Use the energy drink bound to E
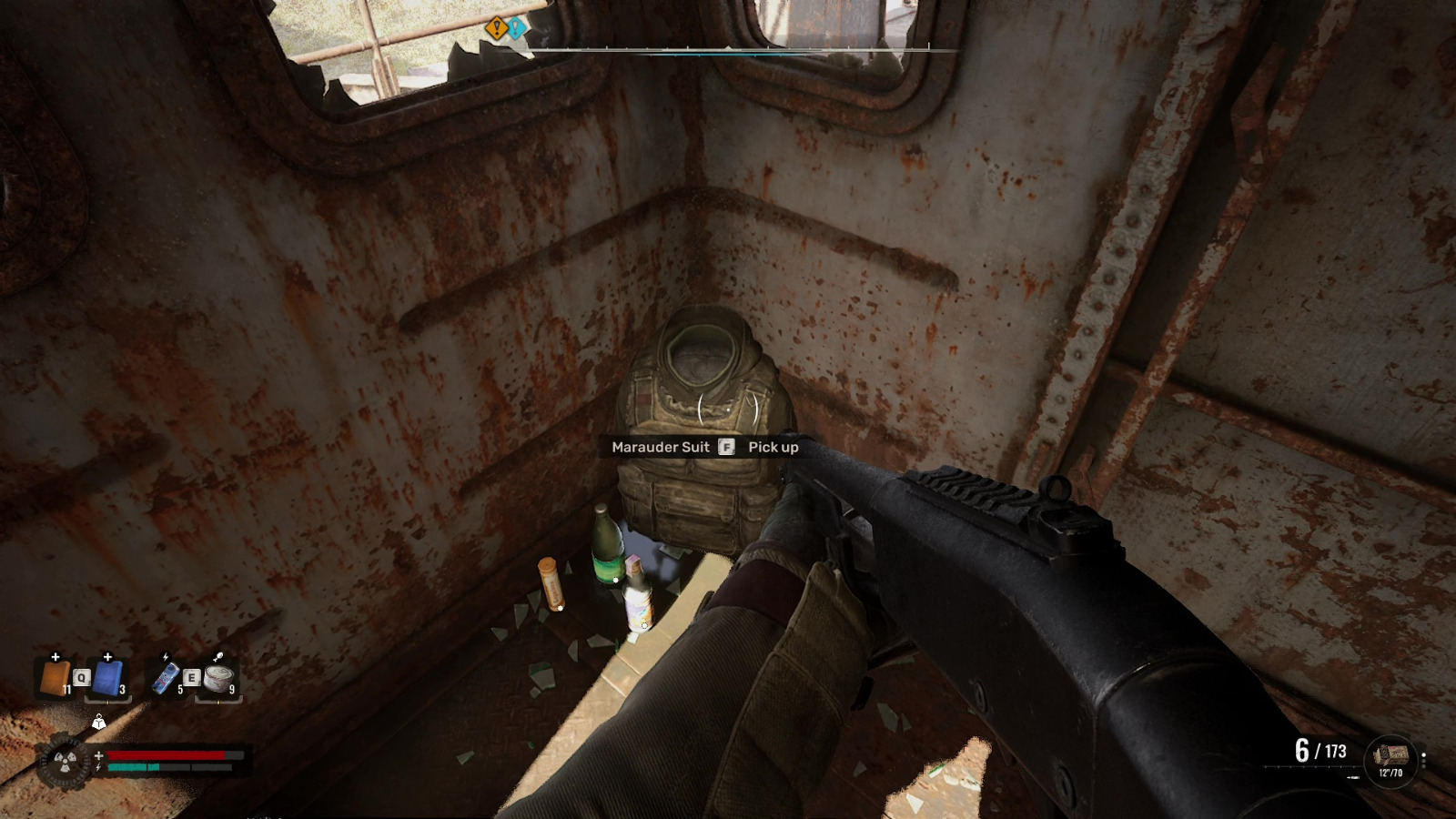The width and height of the screenshot is (1456, 819). pos(164,677)
